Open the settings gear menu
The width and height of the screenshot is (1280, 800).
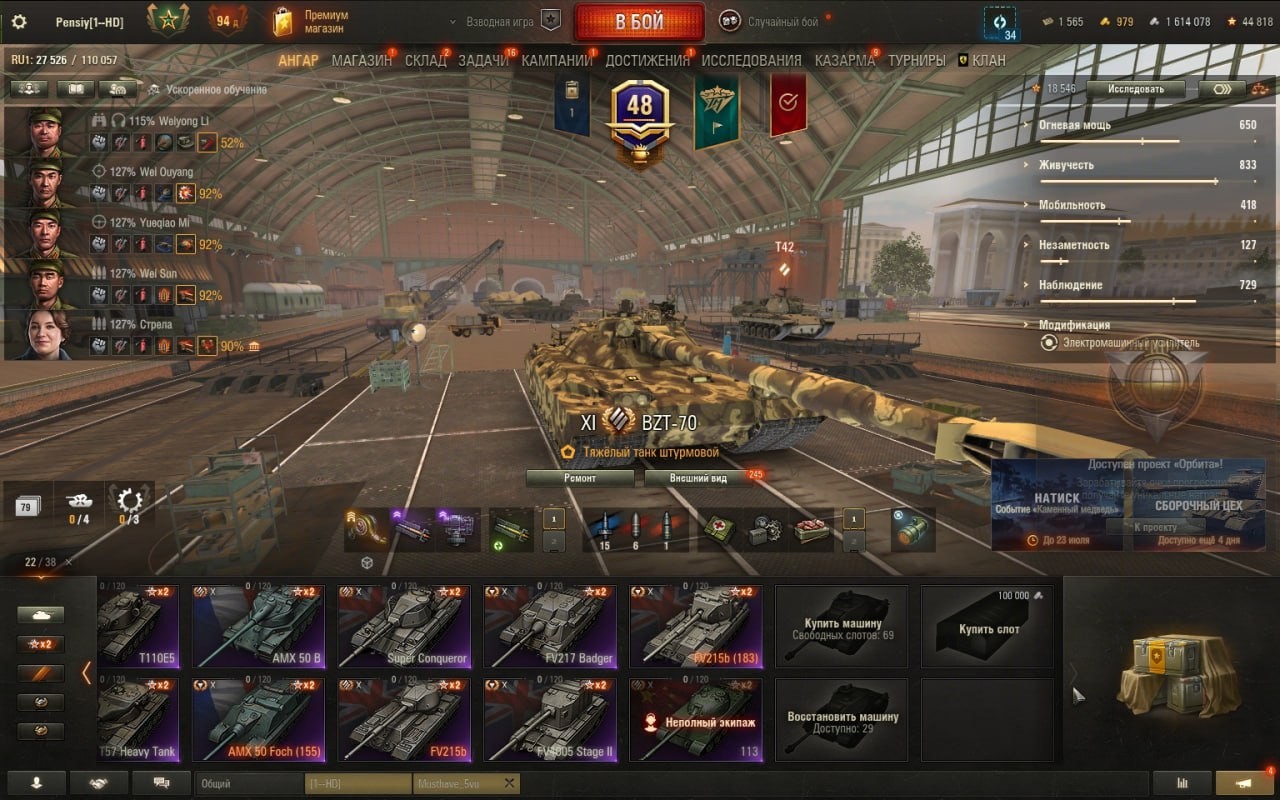coord(18,22)
